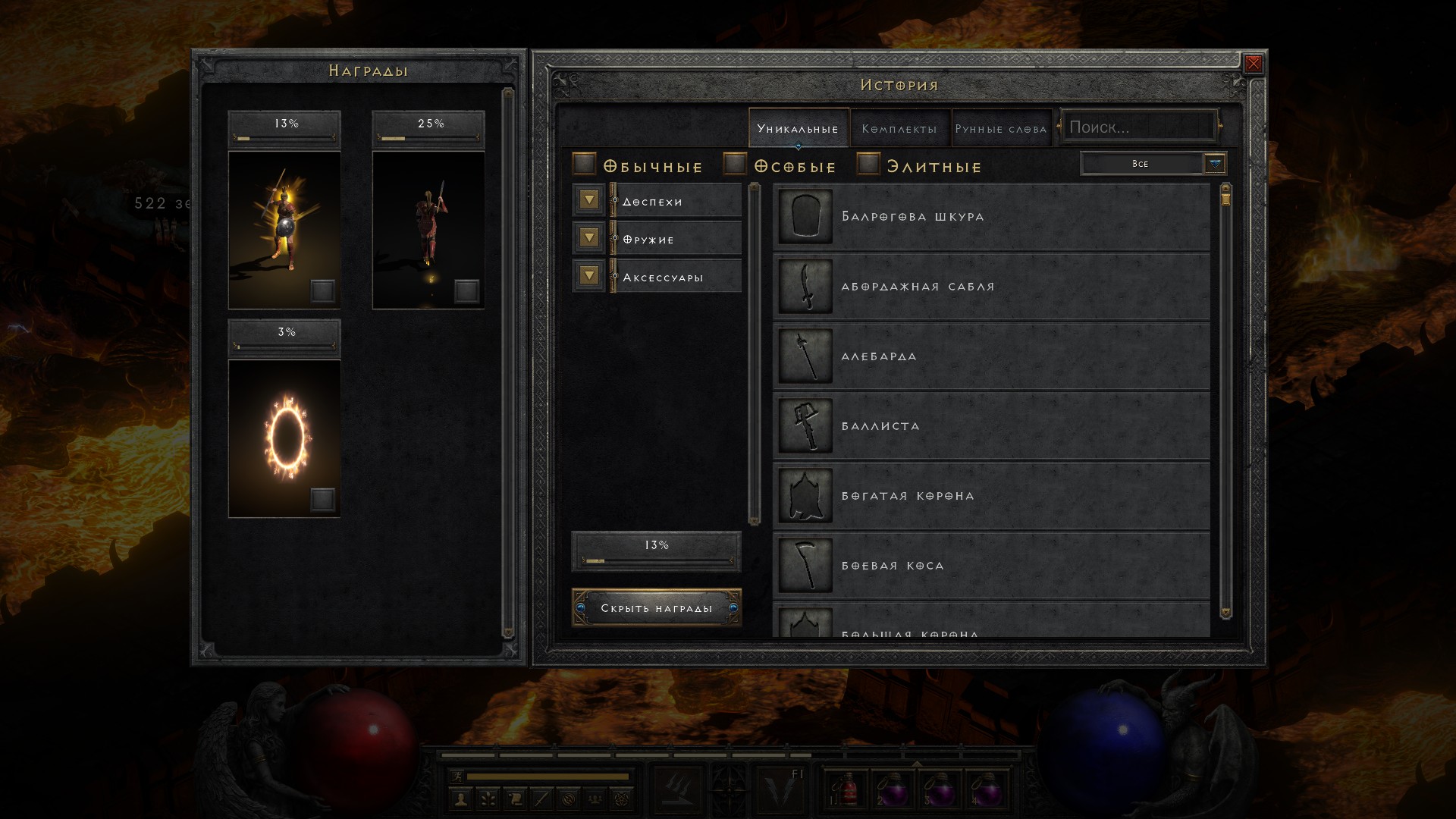Hide rewards with Скрыть награды button

pos(656,608)
